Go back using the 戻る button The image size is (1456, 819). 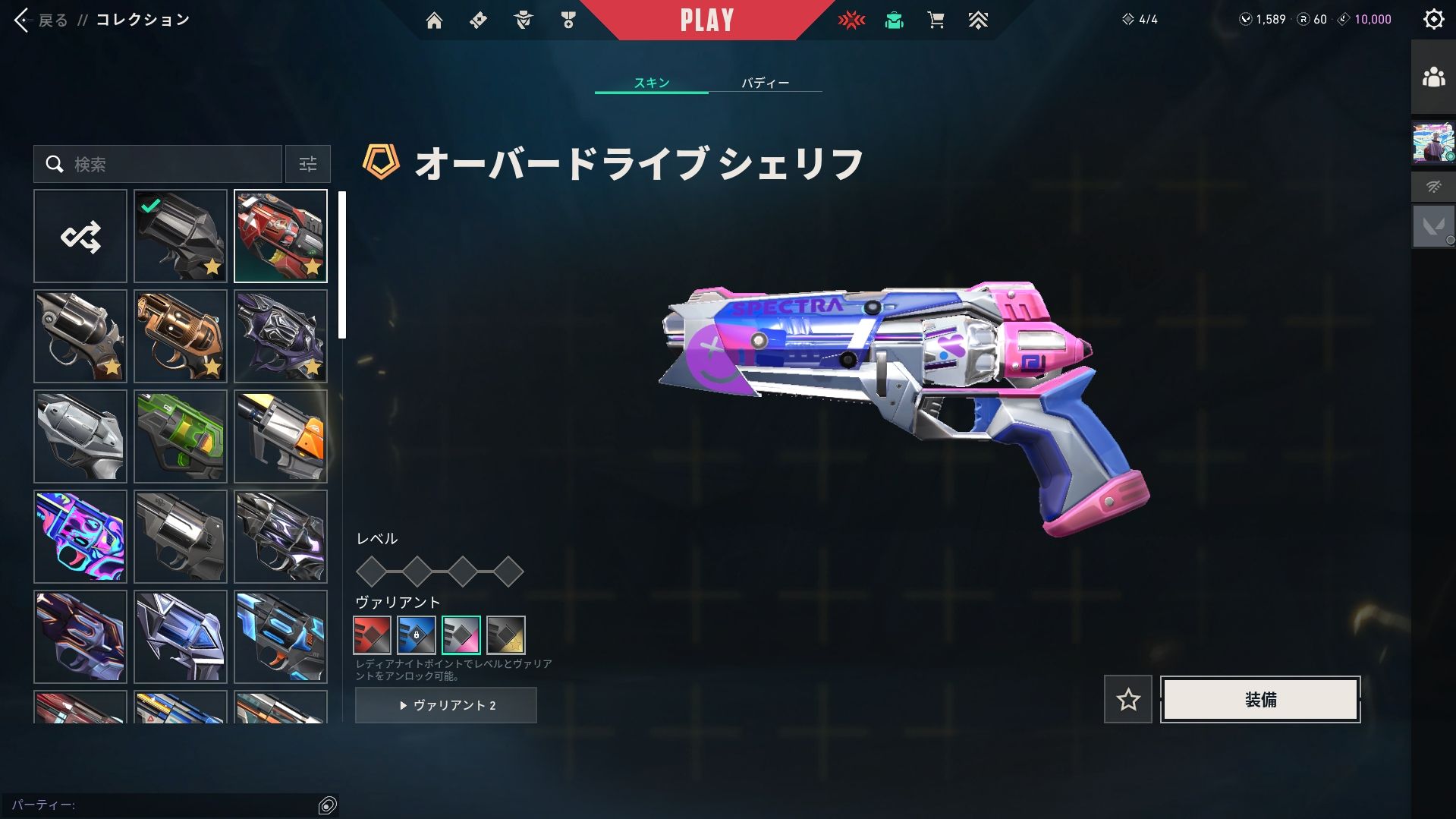[41, 20]
